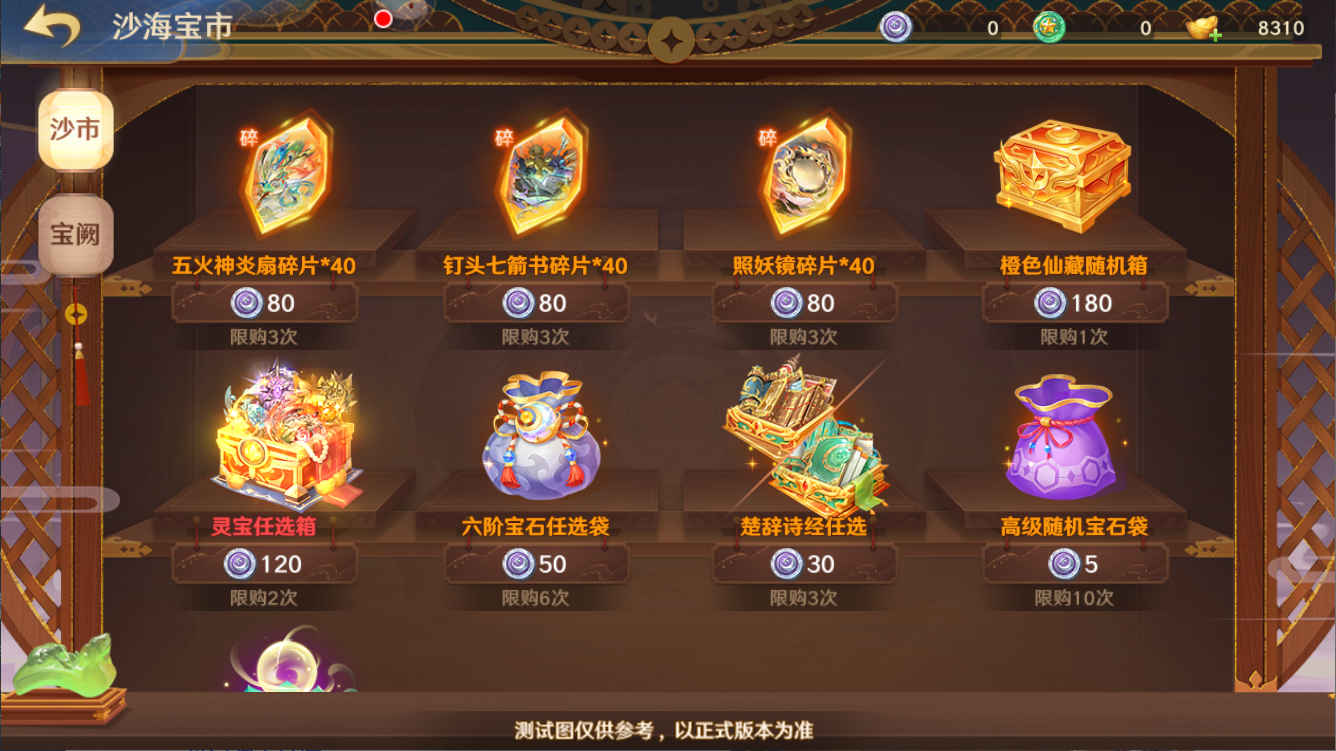Select the 六阶宝石任选袋 pouch
Image resolution: width=1336 pixels, height=751 pixels.
click(541, 436)
